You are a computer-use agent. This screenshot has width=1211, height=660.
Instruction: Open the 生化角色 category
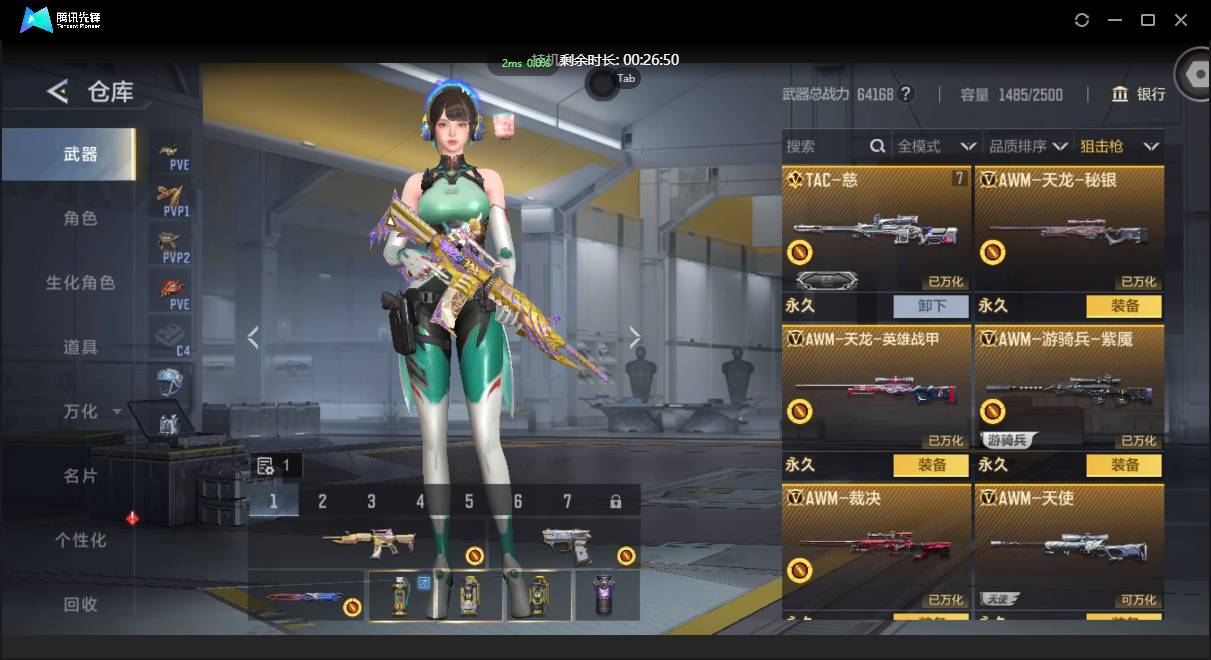point(80,283)
